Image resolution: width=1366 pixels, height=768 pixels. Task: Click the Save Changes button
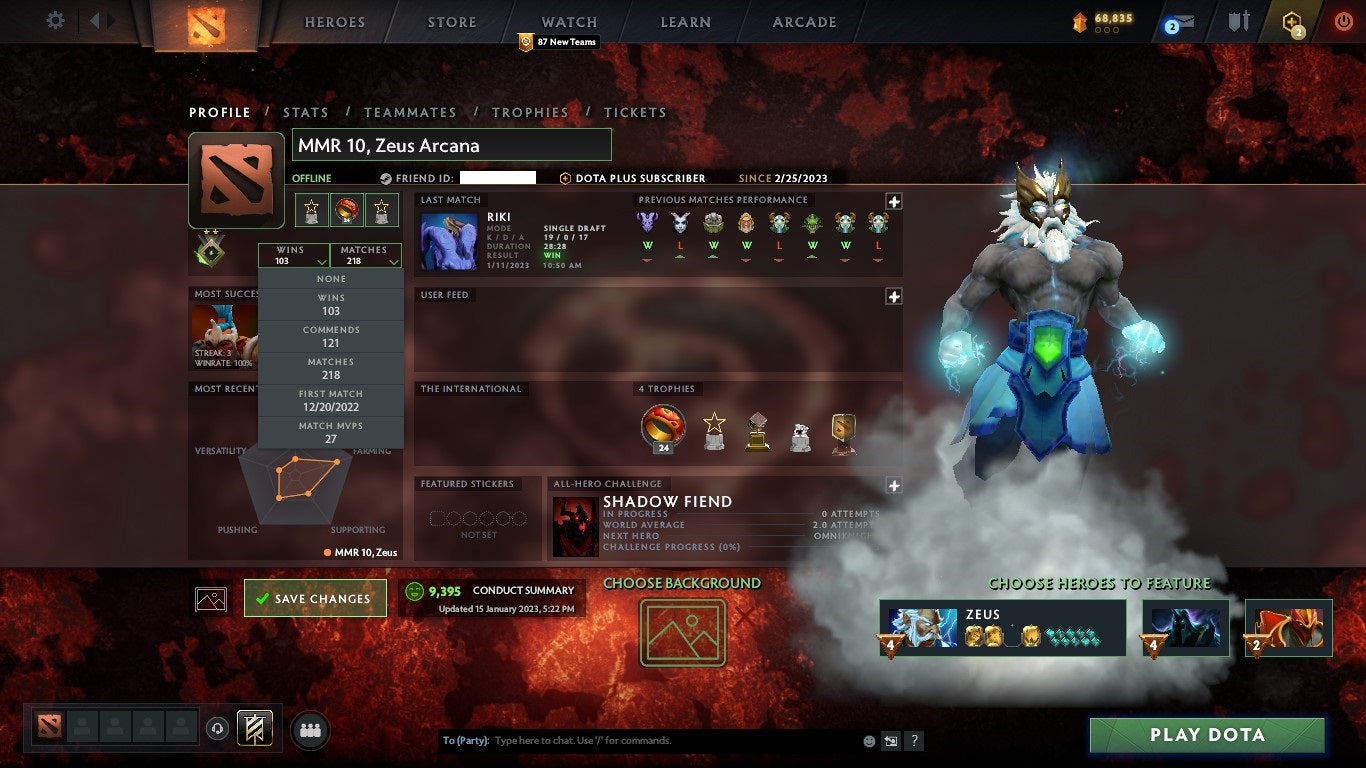[x=315, y=597]
